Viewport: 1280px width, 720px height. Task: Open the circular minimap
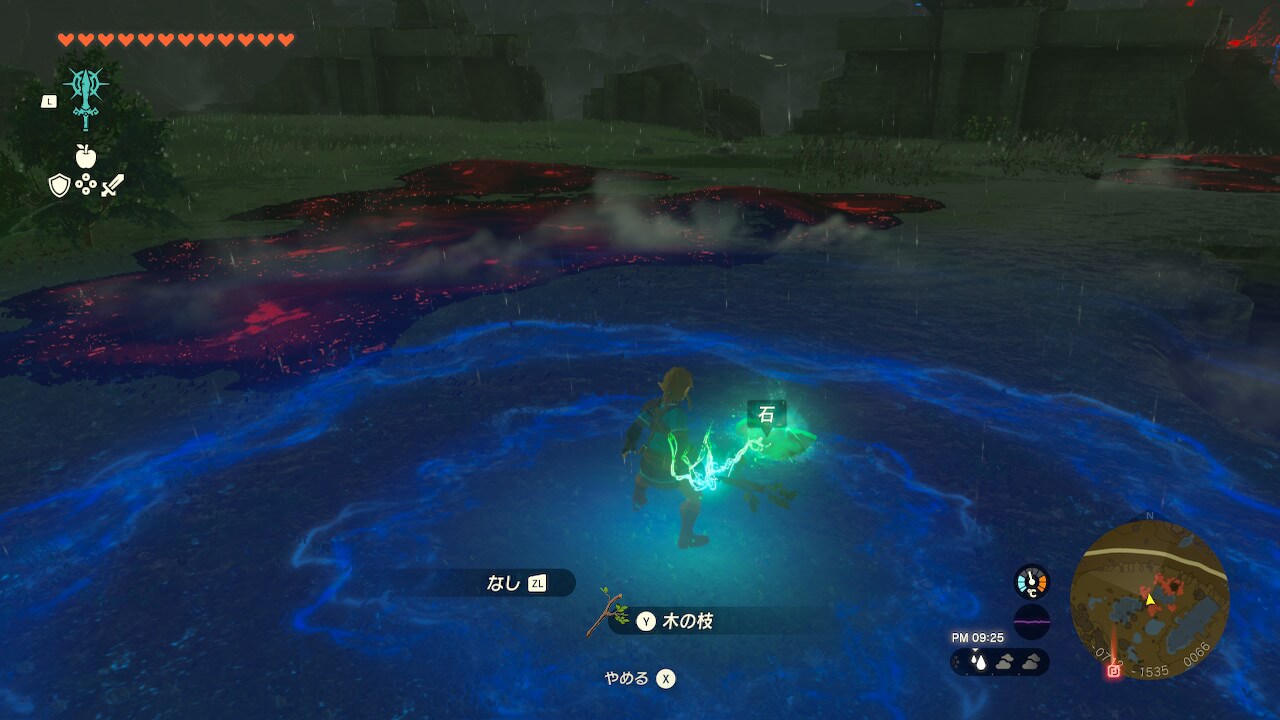pos(1149,599)
